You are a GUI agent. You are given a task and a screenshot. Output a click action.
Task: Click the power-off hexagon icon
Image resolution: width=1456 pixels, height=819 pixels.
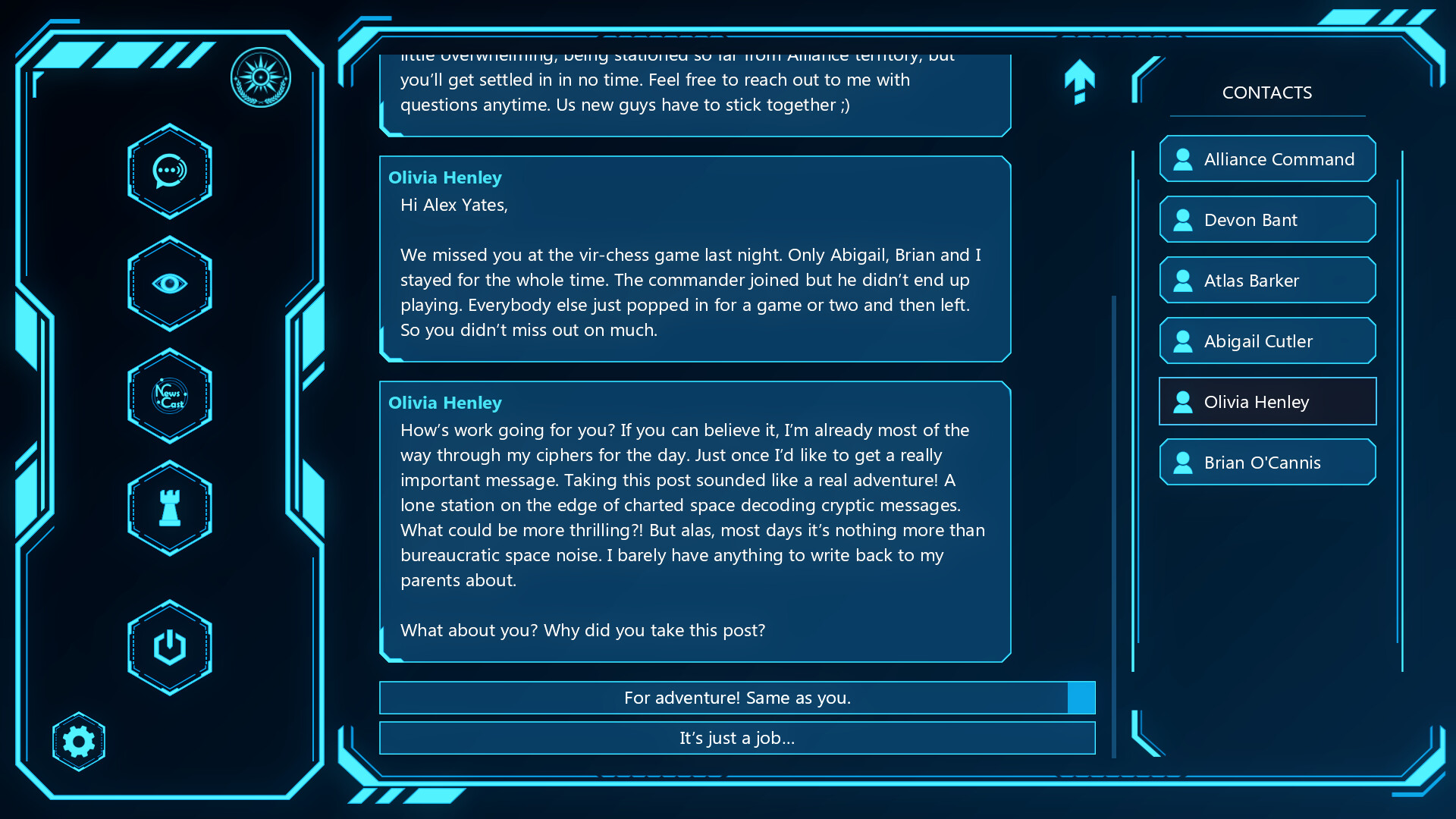(x=169, y=646)
